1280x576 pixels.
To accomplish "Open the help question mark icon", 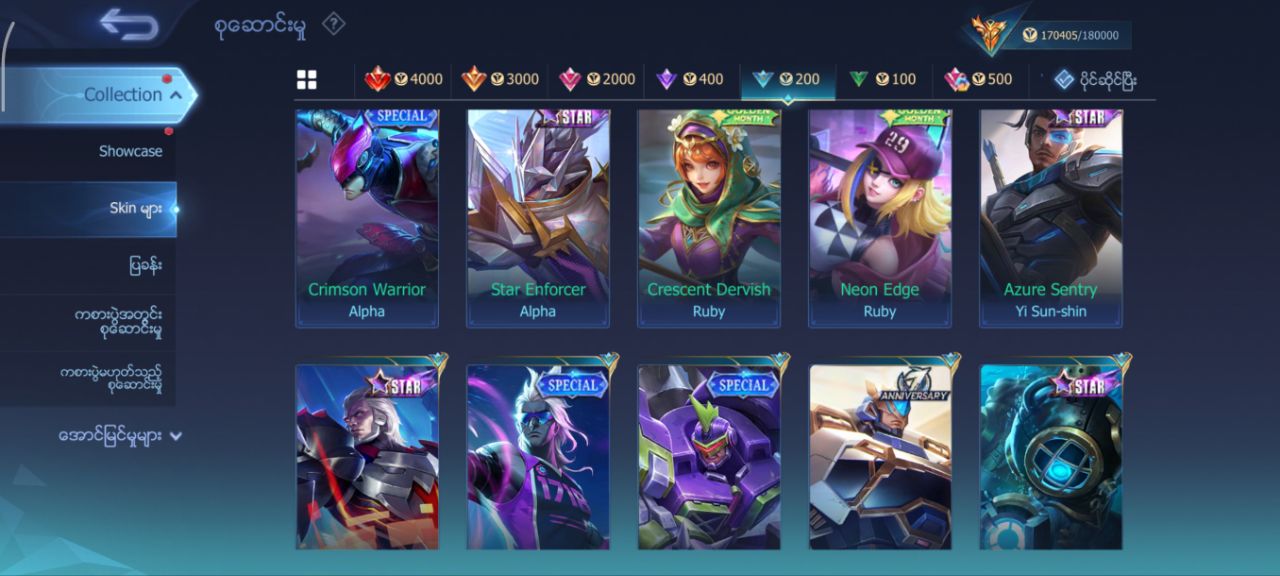I will (x=333, y=24).
